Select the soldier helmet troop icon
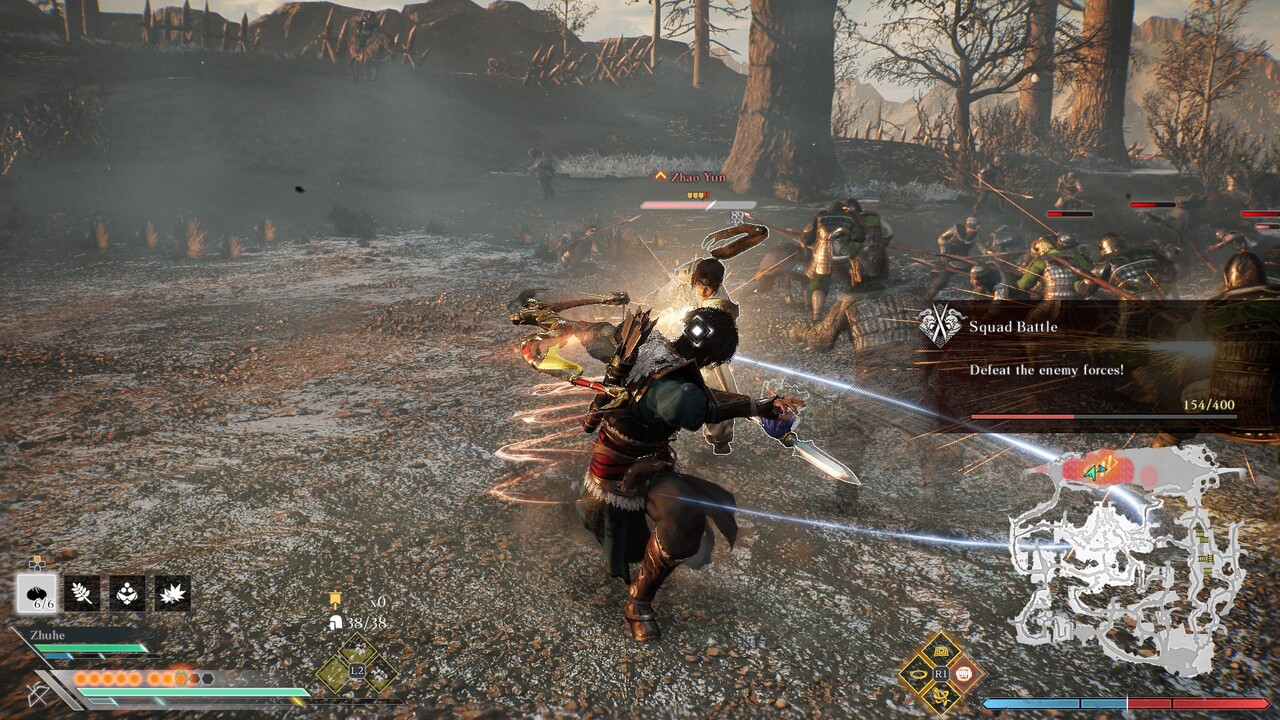Image resolution: width=1280 pixels, height=720 pixels. click(336, 622)
